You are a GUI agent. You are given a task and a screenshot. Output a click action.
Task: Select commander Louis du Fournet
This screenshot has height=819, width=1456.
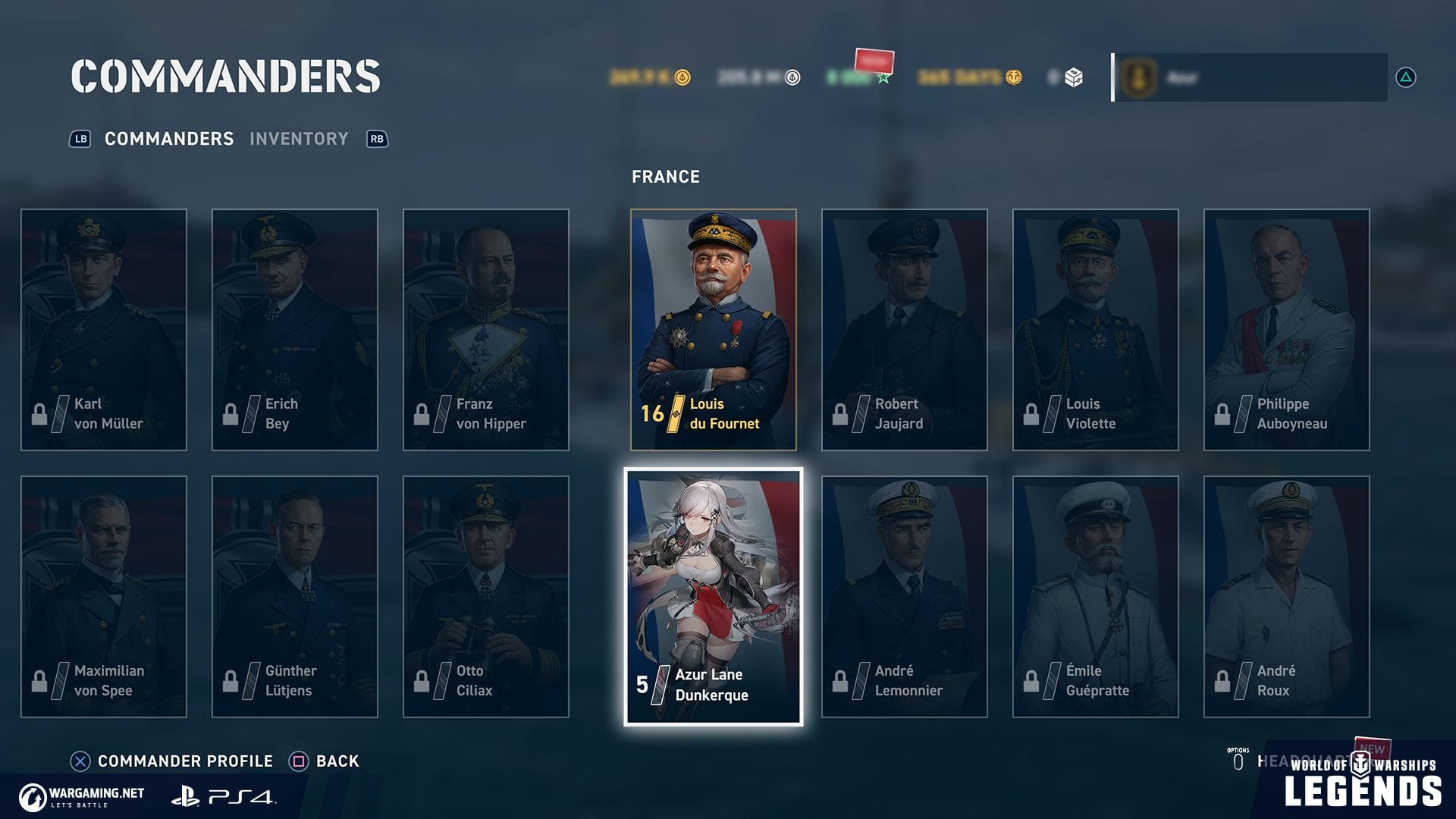click(713, 329)
